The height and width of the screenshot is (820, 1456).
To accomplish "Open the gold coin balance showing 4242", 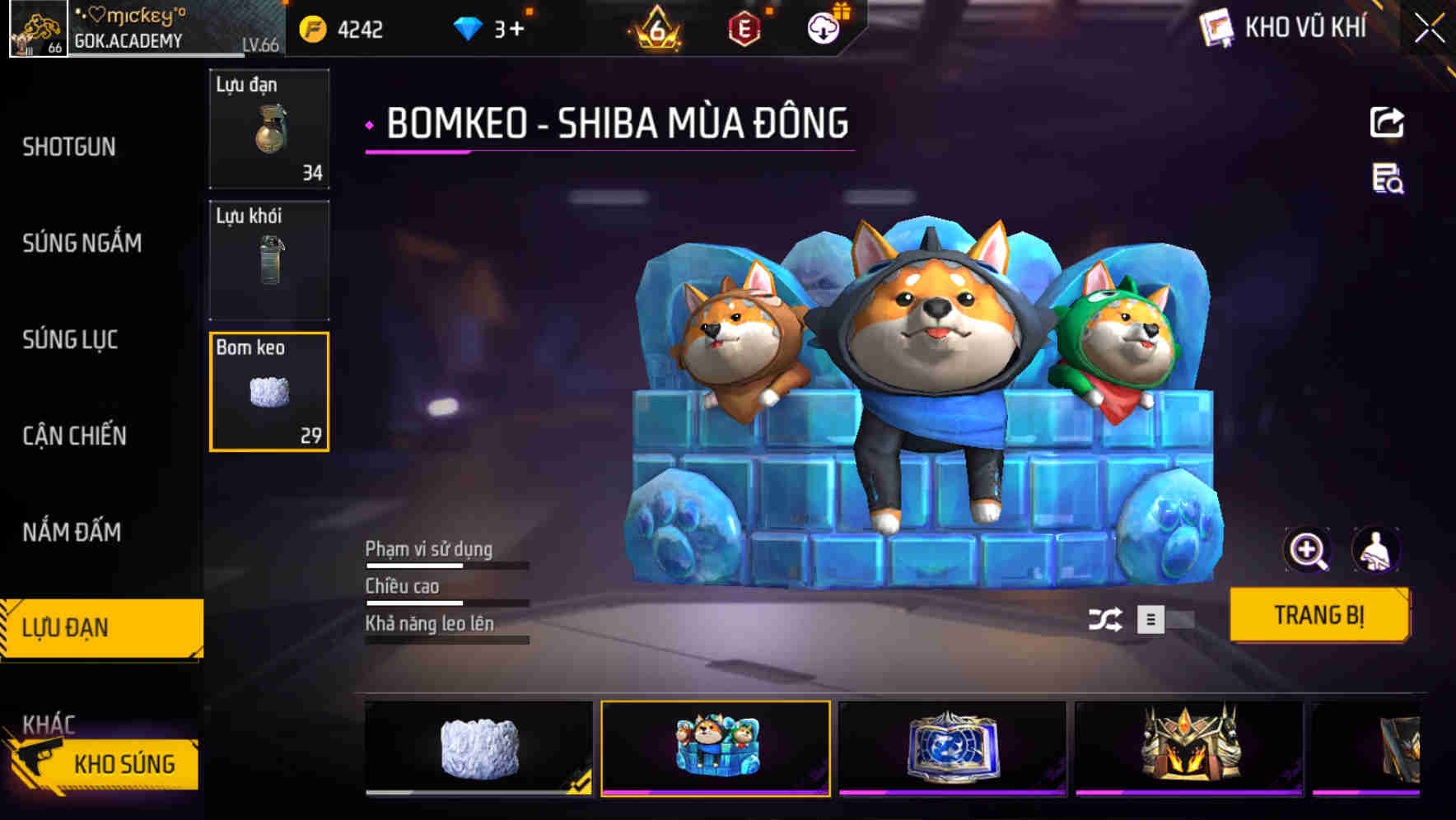I will click(x=339, y=27).
